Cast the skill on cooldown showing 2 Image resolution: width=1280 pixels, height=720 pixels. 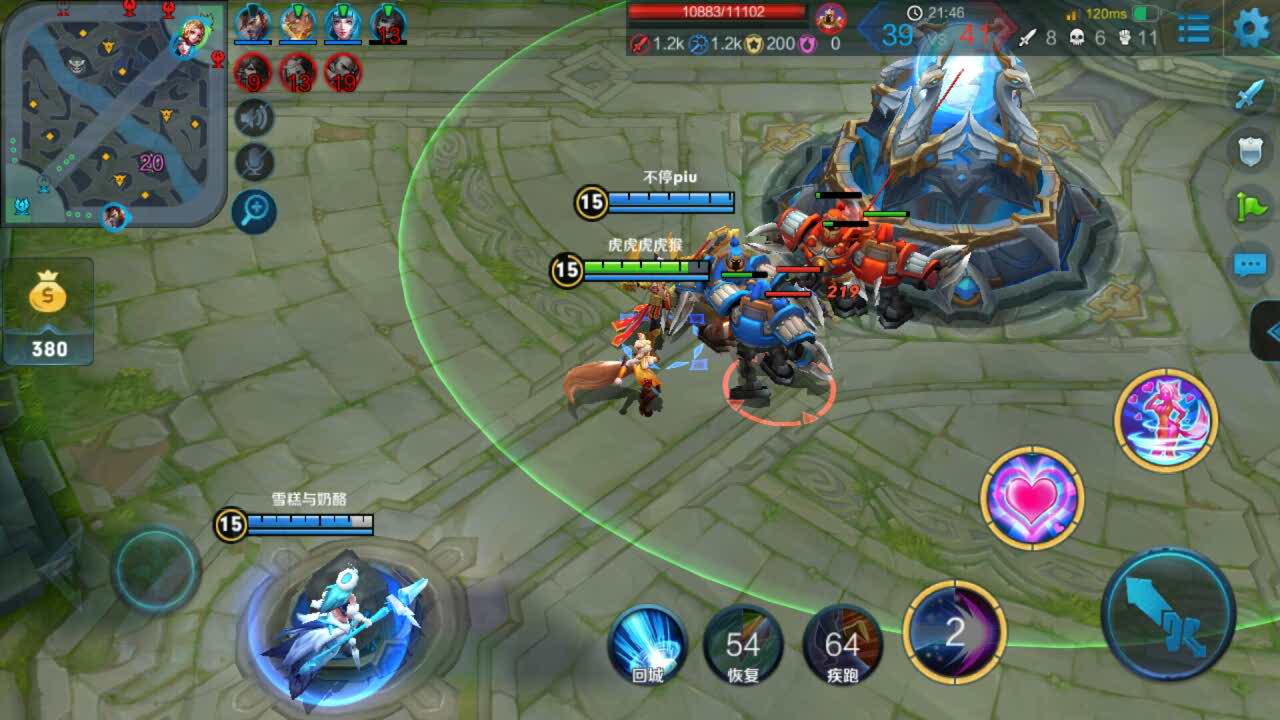[954, 632]
